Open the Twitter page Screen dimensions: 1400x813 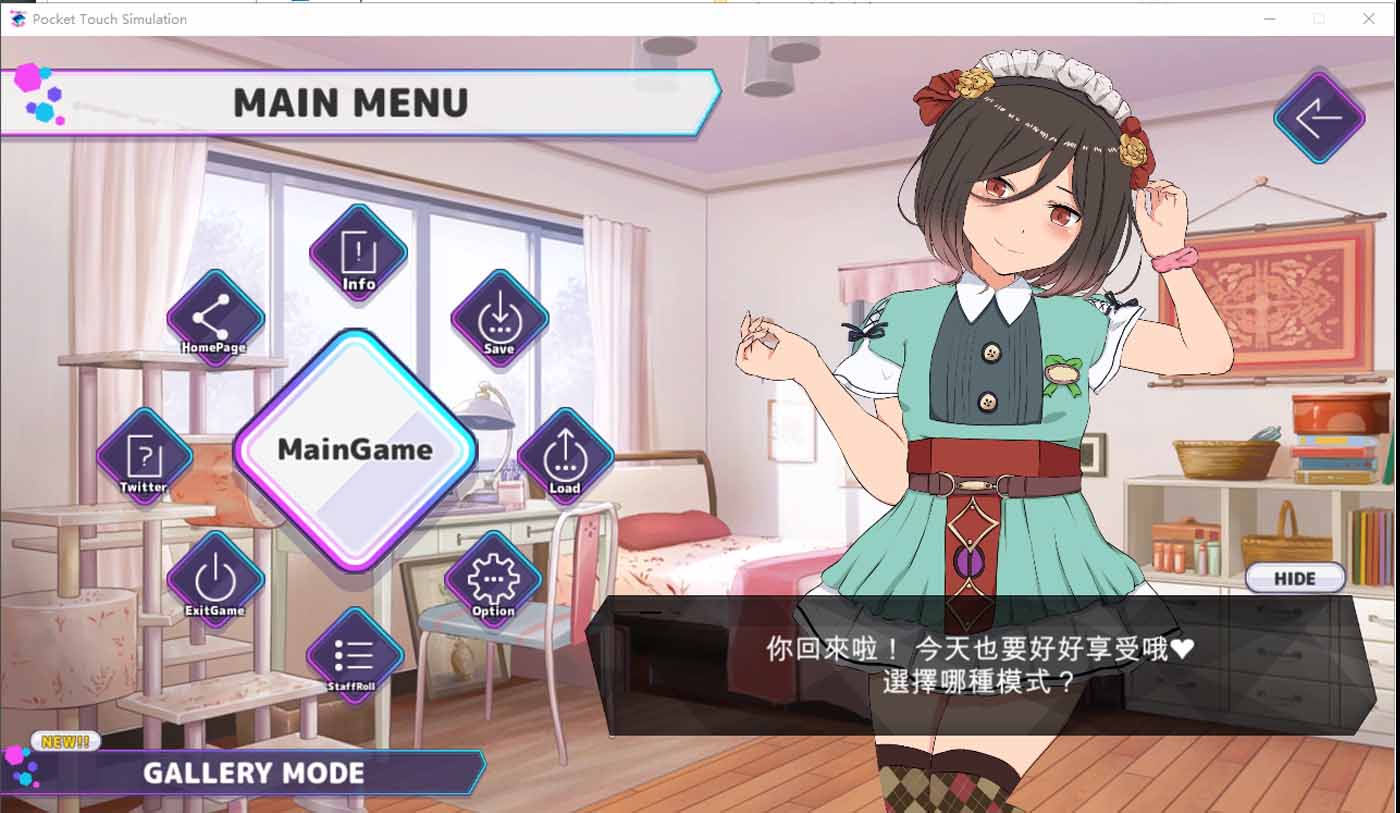click(143, 455)
